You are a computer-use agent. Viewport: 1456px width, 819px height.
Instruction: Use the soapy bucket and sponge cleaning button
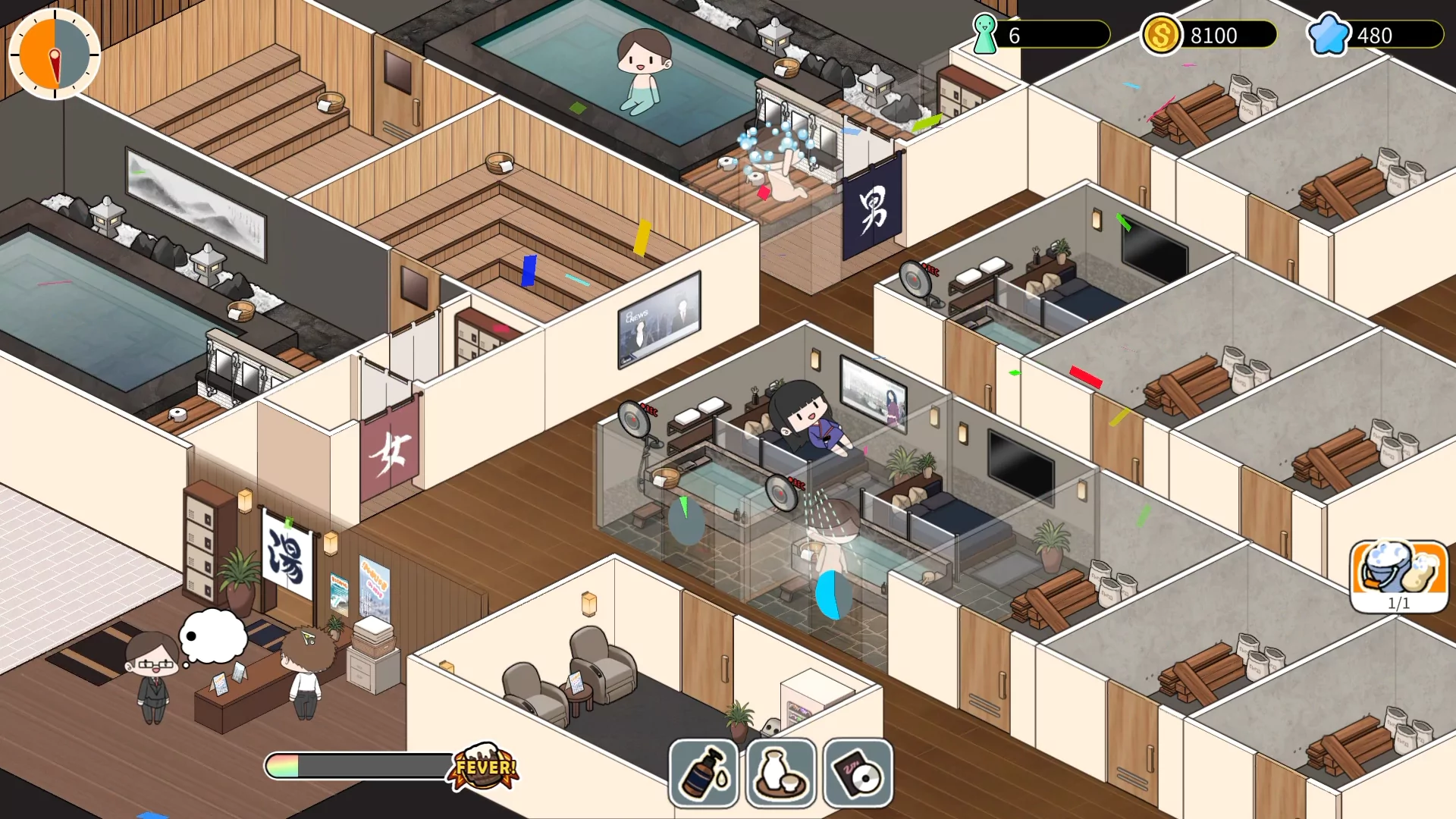(x=1398, y=574)
